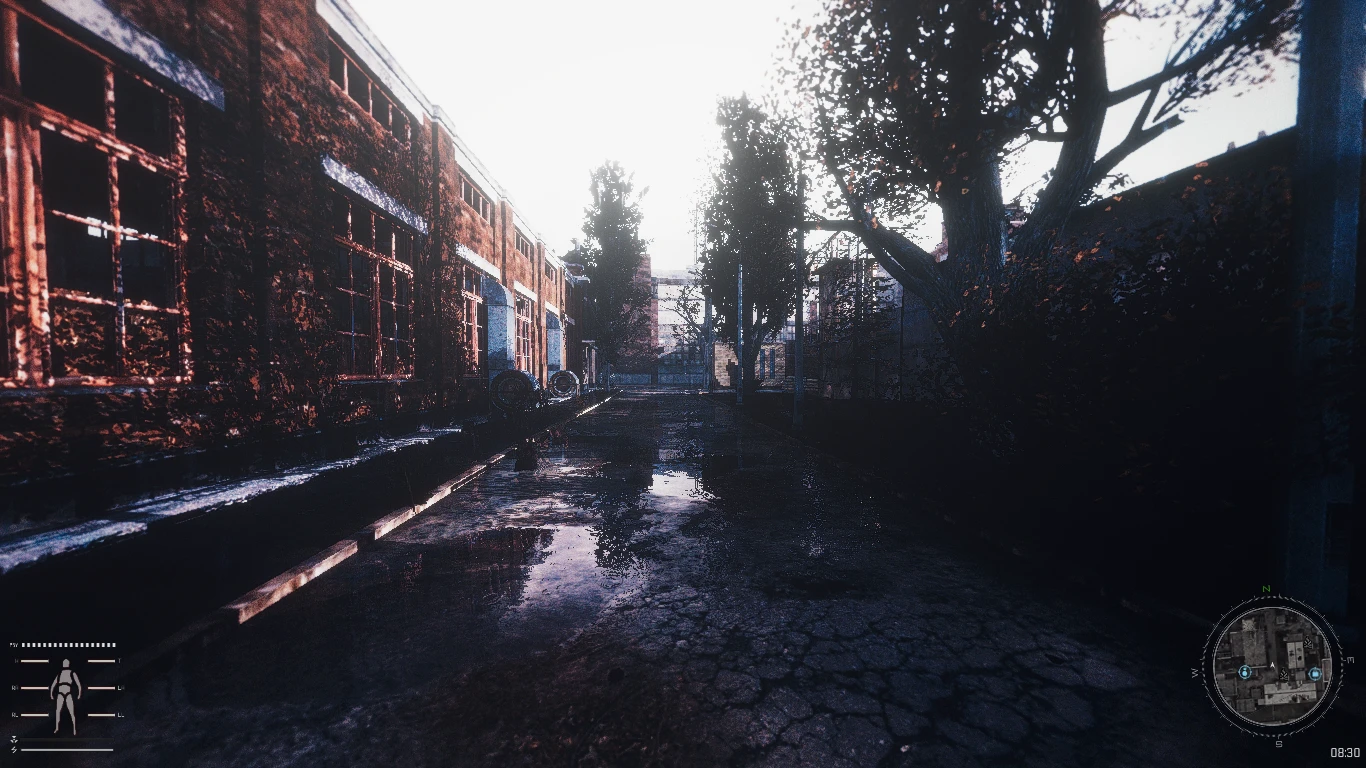Click the LL left-leg condition label
This screenshot has width=1366, height=768.
119,714
